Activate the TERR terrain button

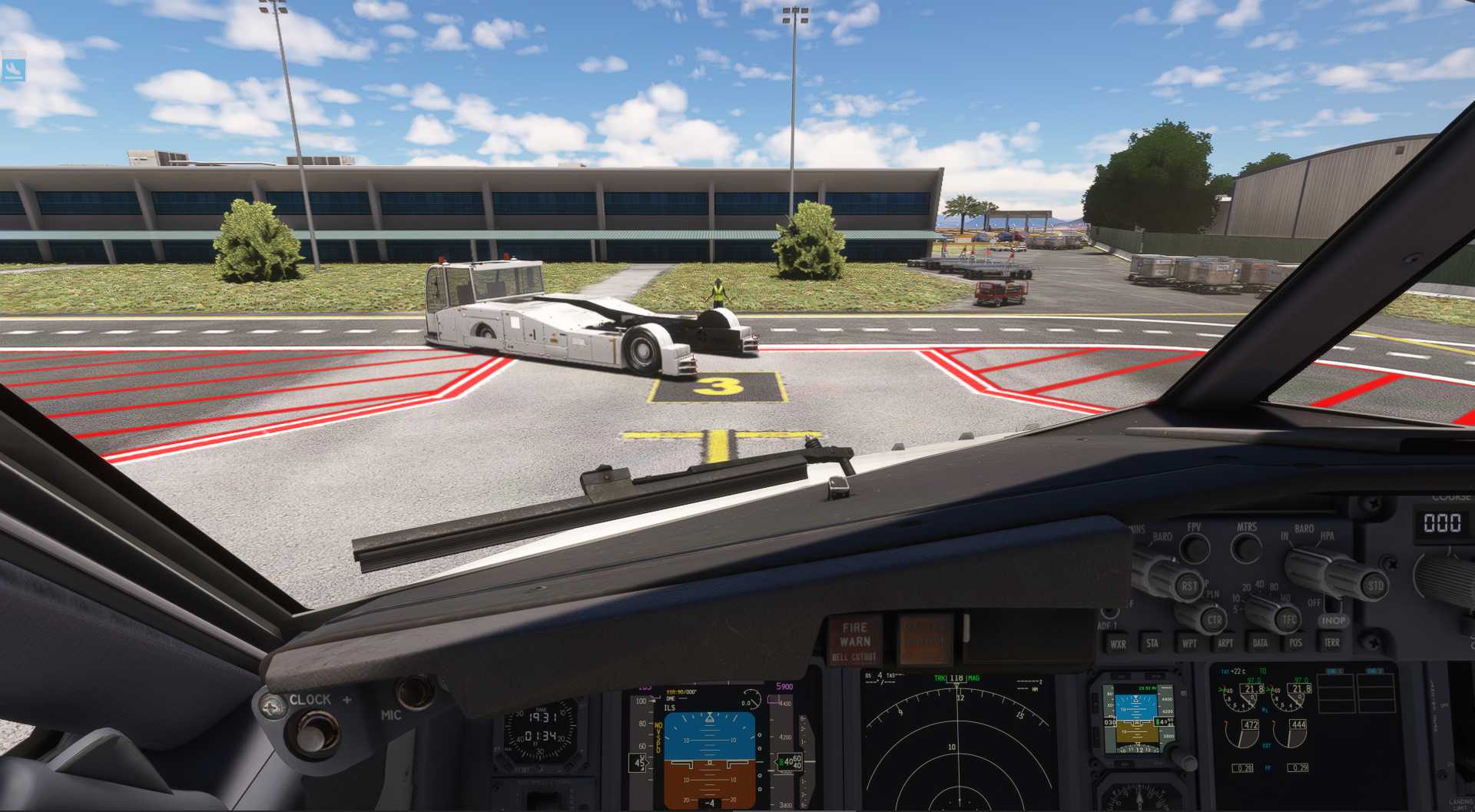click(x=1331, y=642)
